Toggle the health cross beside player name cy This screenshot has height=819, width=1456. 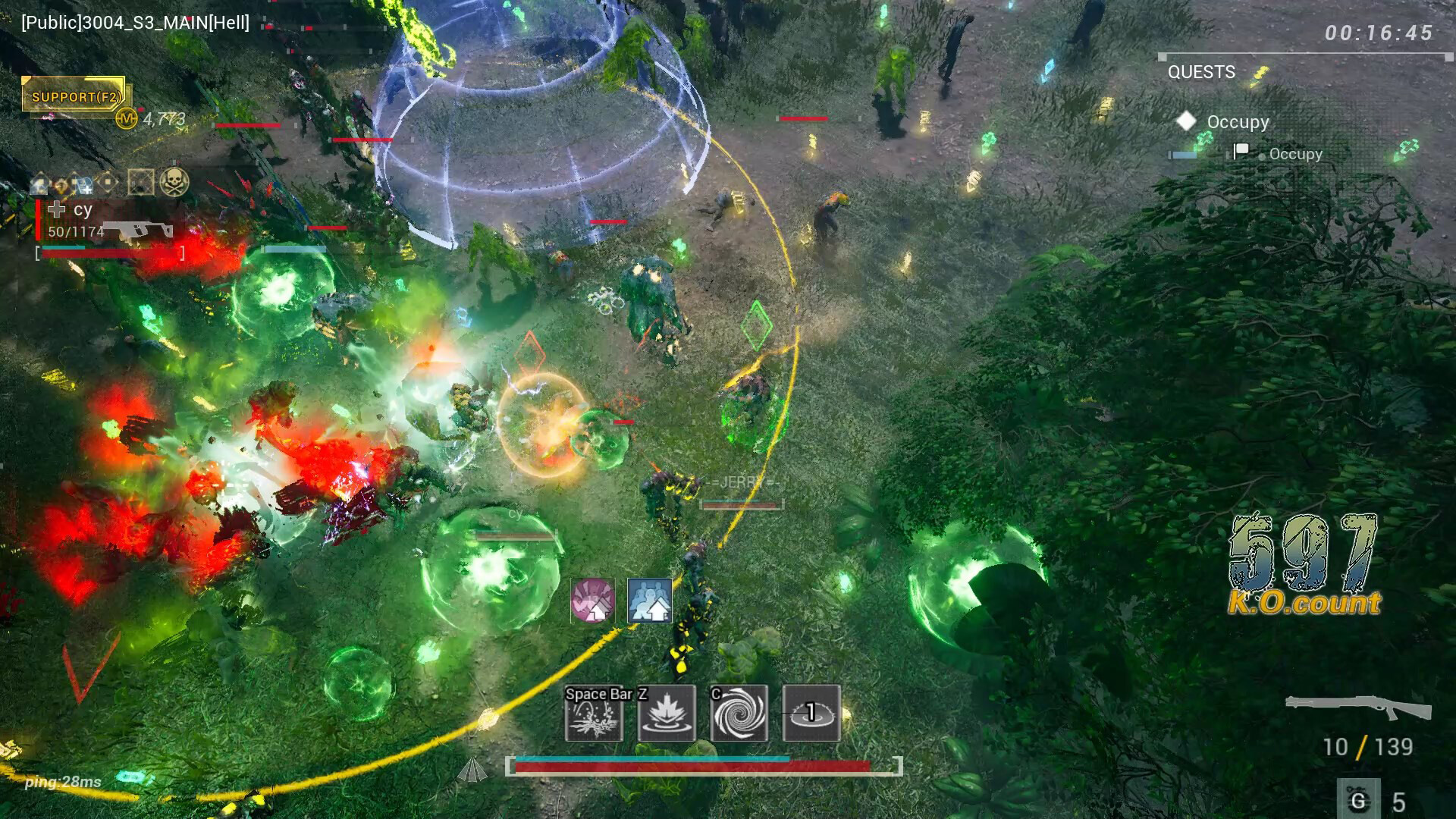pos(57,209)
